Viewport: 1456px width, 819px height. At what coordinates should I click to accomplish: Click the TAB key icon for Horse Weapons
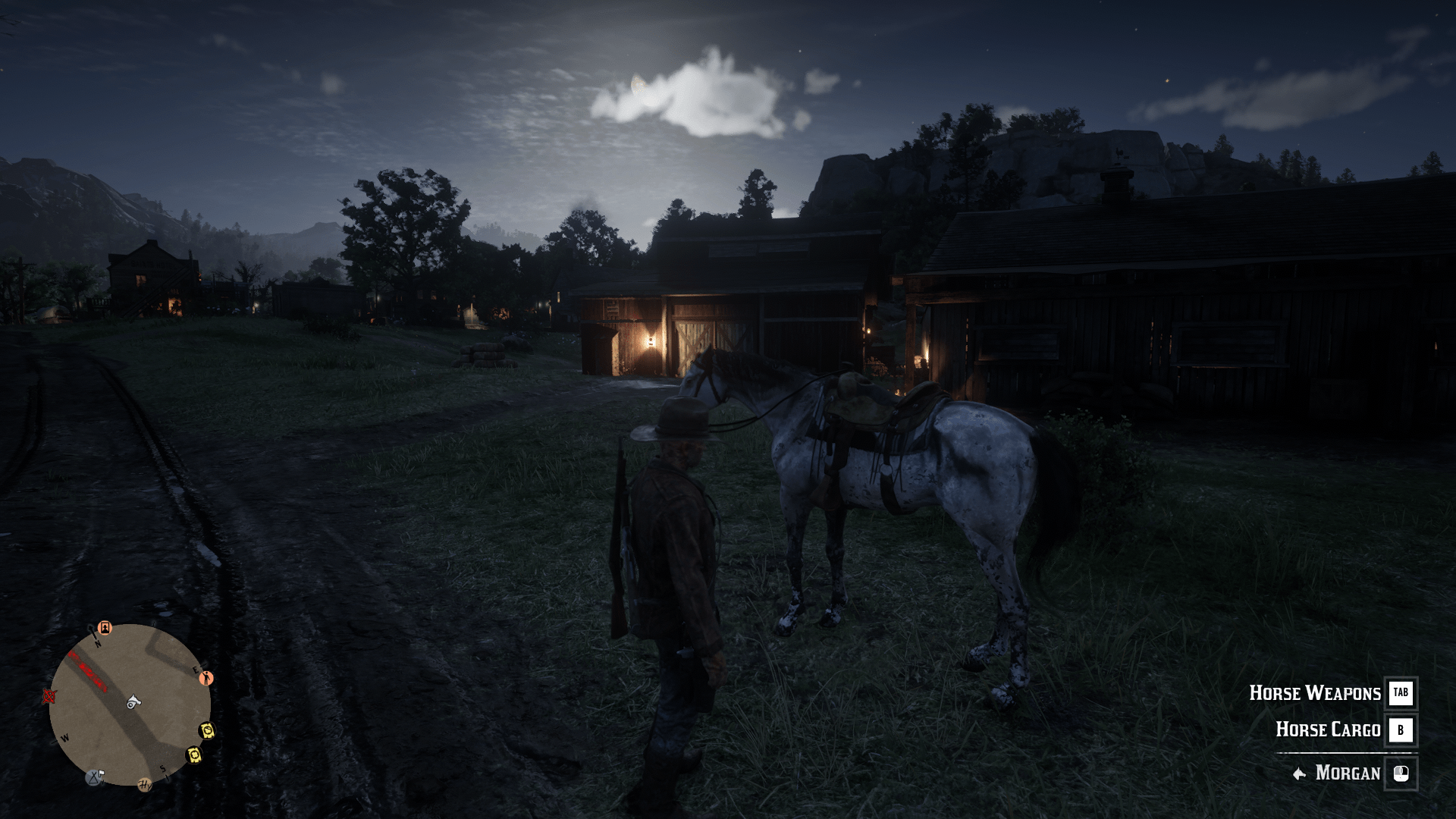click(1402, 692)
